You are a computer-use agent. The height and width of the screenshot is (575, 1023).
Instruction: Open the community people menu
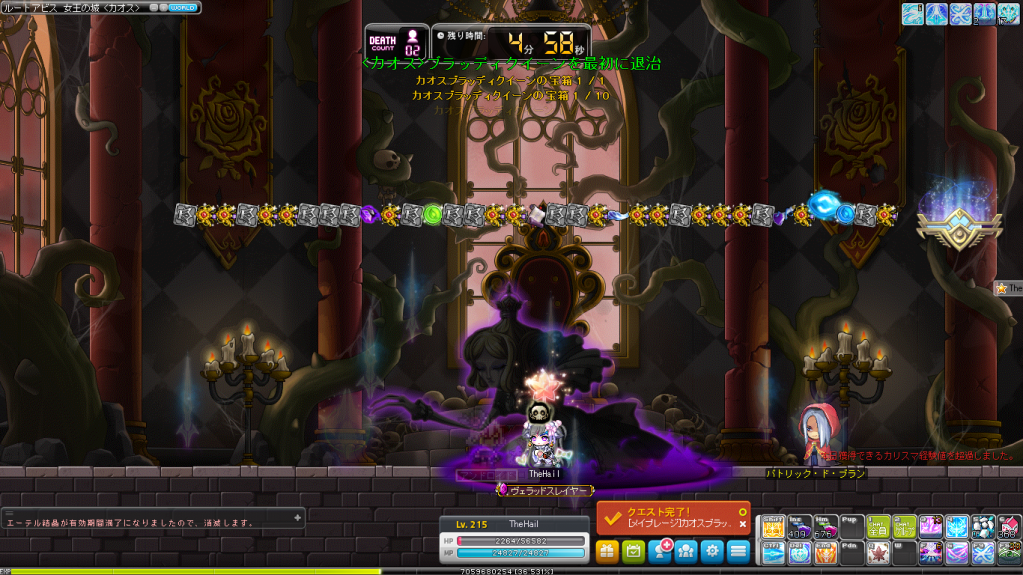[686, 550]
